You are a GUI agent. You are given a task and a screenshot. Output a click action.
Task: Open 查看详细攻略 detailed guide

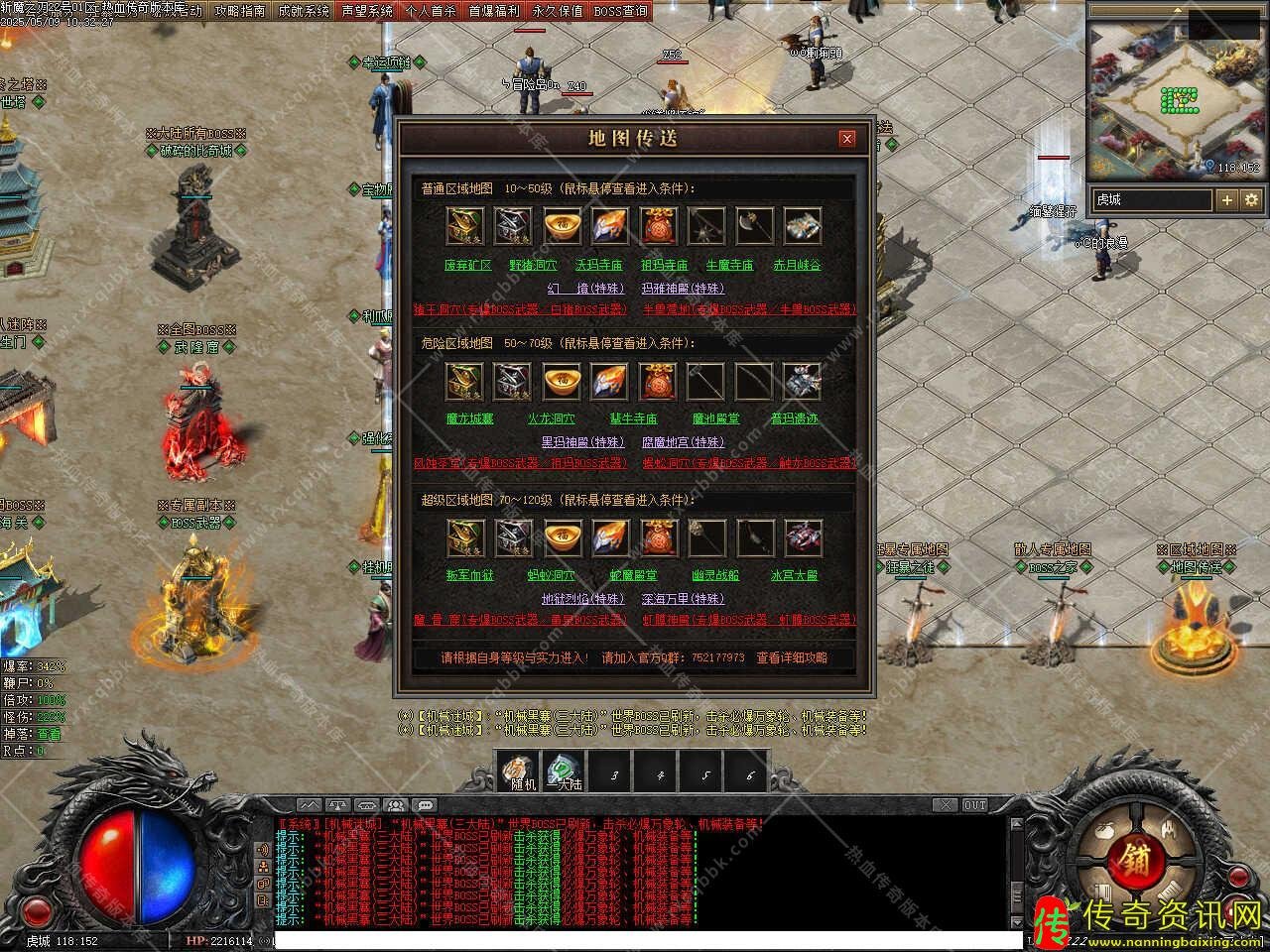tap(791, 657)
